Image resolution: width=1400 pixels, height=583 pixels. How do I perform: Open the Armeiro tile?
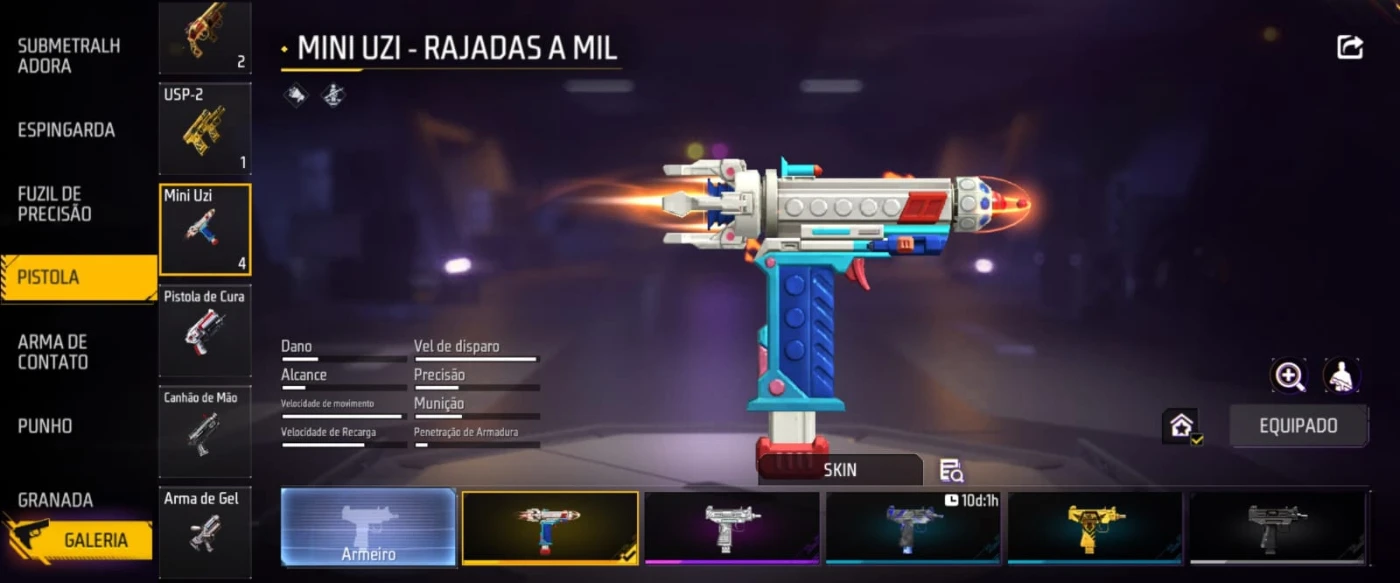pos(368,528)
